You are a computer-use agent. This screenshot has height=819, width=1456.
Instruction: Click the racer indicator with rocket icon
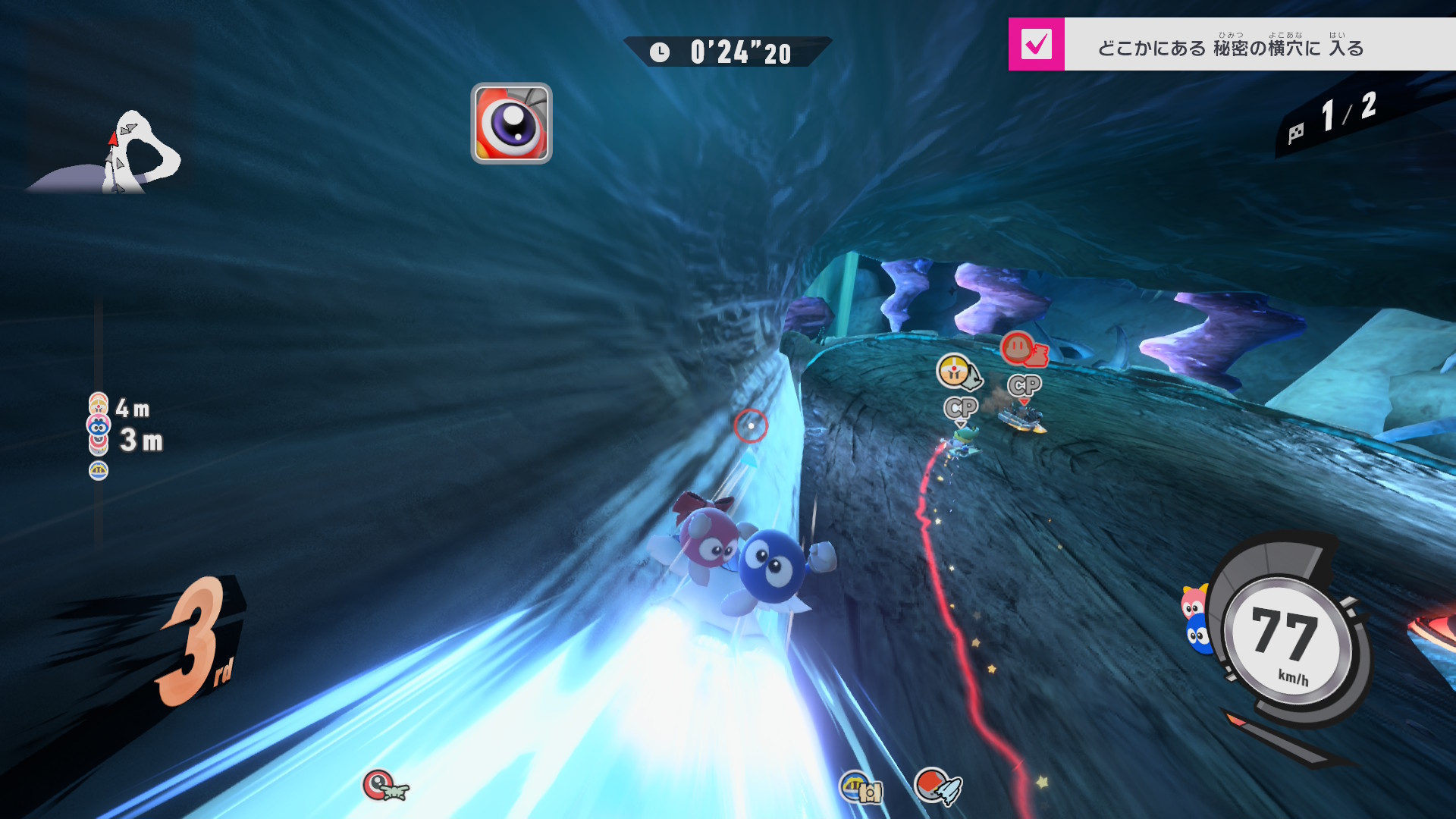pos(937,786)
